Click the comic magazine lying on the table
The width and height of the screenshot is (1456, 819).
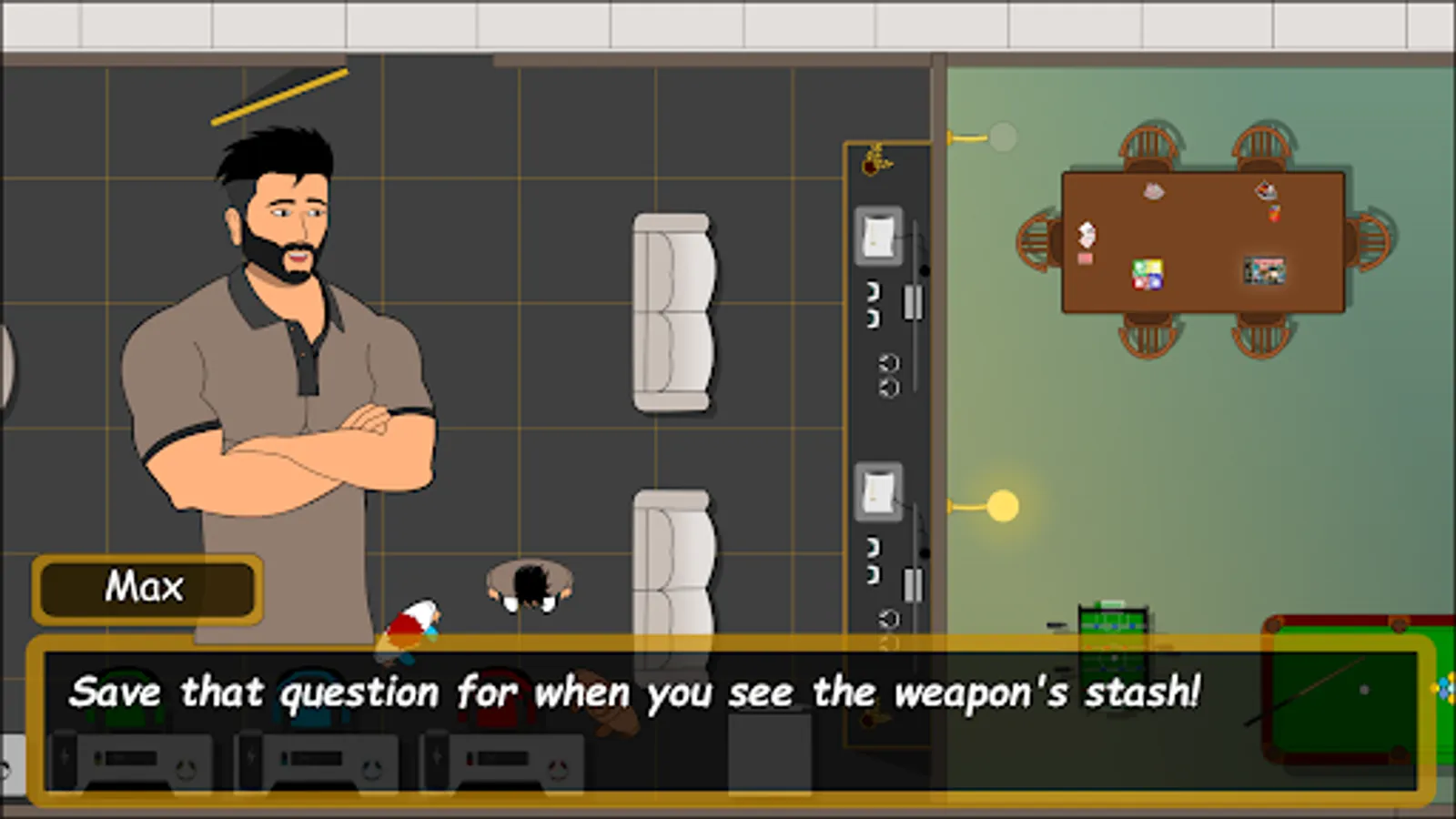(x=1265, y=269)
